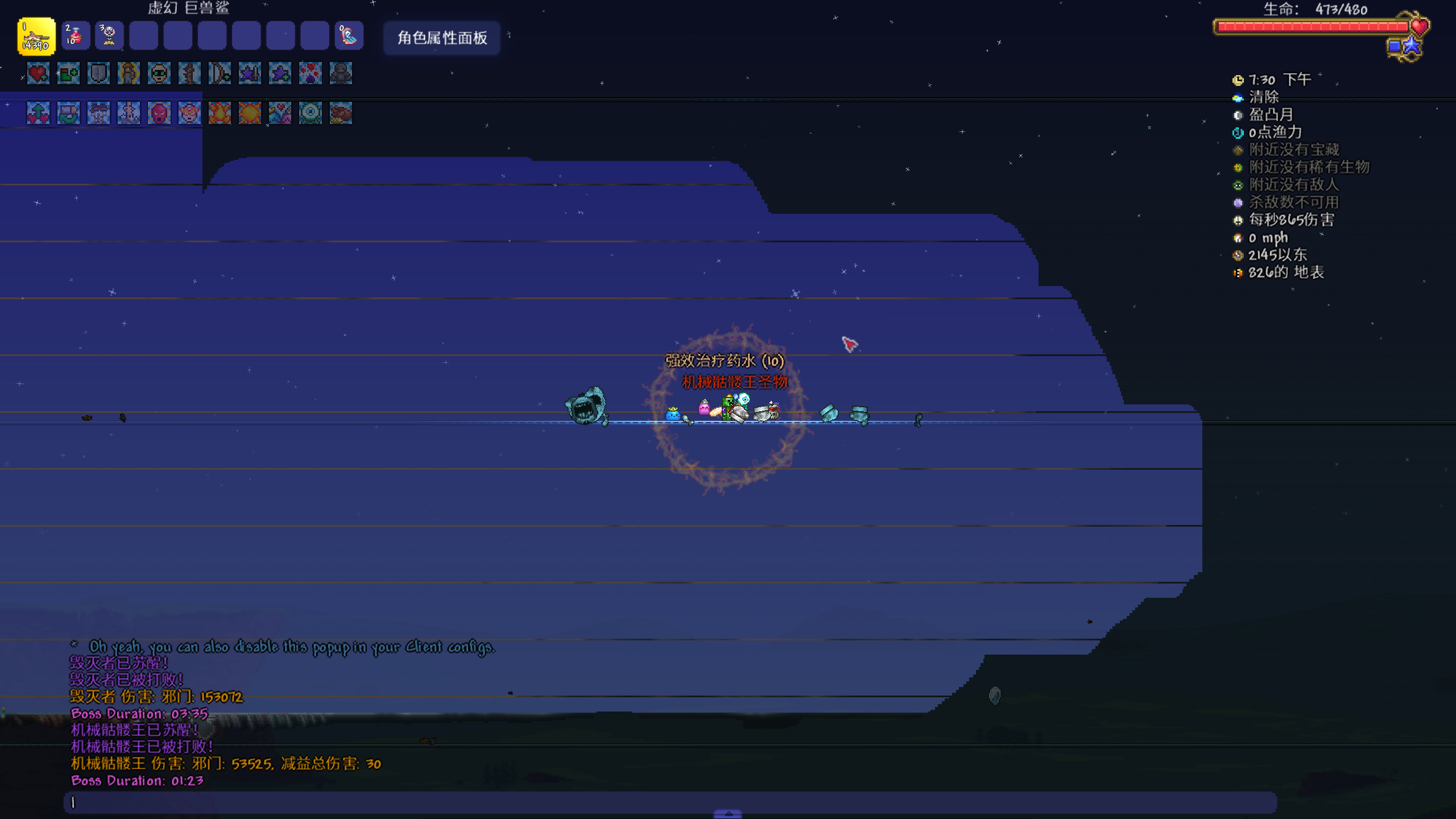Expand the arrow tab below the chat box
The width and height of the screenshot is (1456, 819).
(x=727, y=814)
